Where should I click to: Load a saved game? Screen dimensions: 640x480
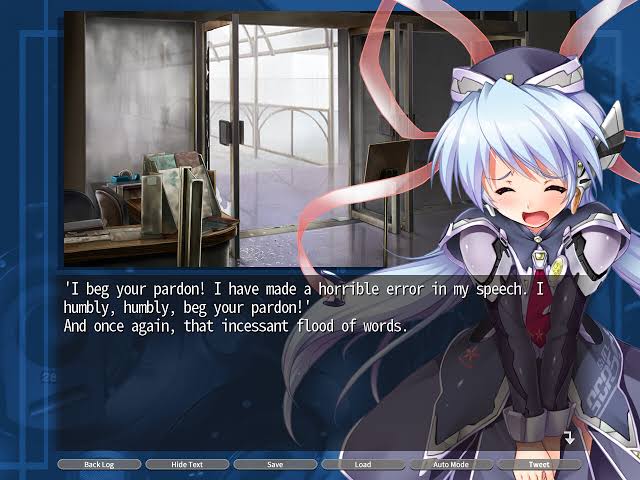[363, 465]
